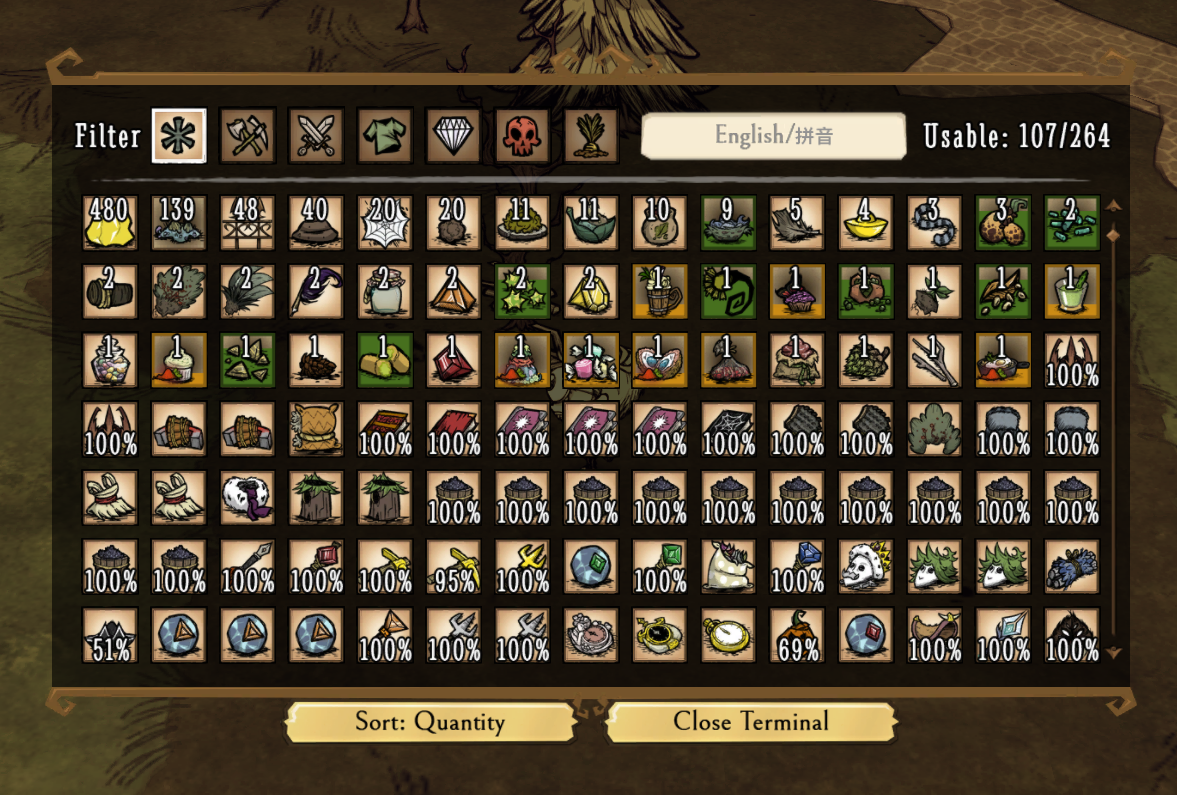Image resolution: width=1177 pixels, height=795 pixels.
Task: Switch to the crossed swords weapon filter
Action: (x=316, y=136)
